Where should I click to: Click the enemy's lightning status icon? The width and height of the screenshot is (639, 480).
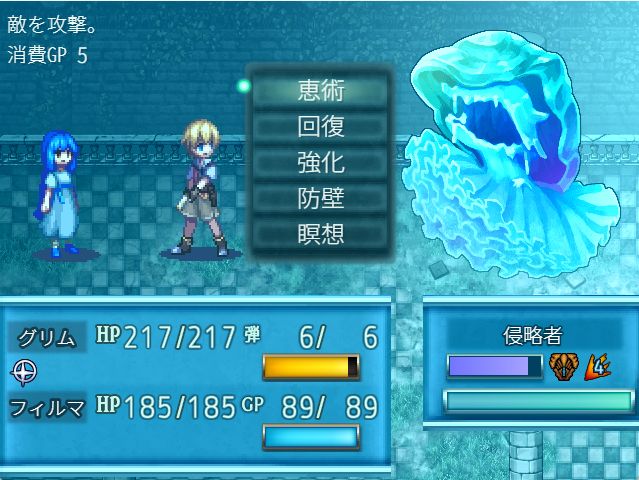(597, 367)
